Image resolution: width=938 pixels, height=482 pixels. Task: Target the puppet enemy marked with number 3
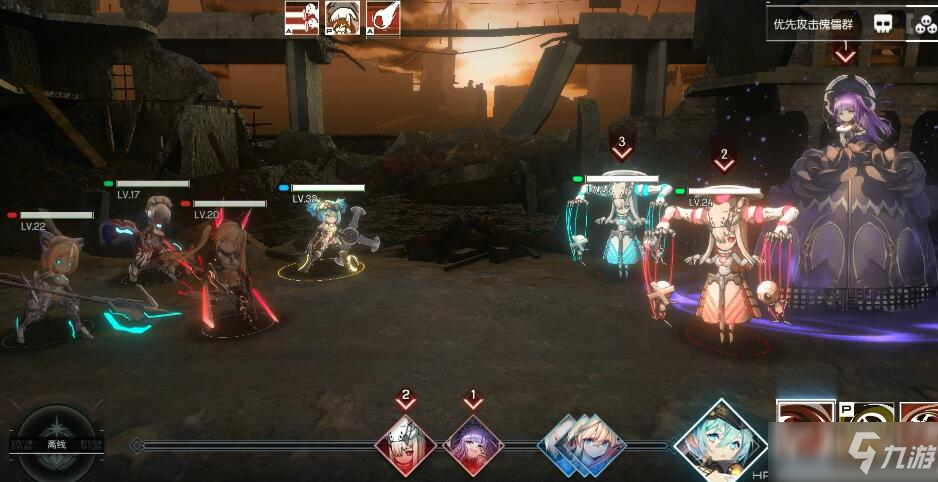[620, 225]
